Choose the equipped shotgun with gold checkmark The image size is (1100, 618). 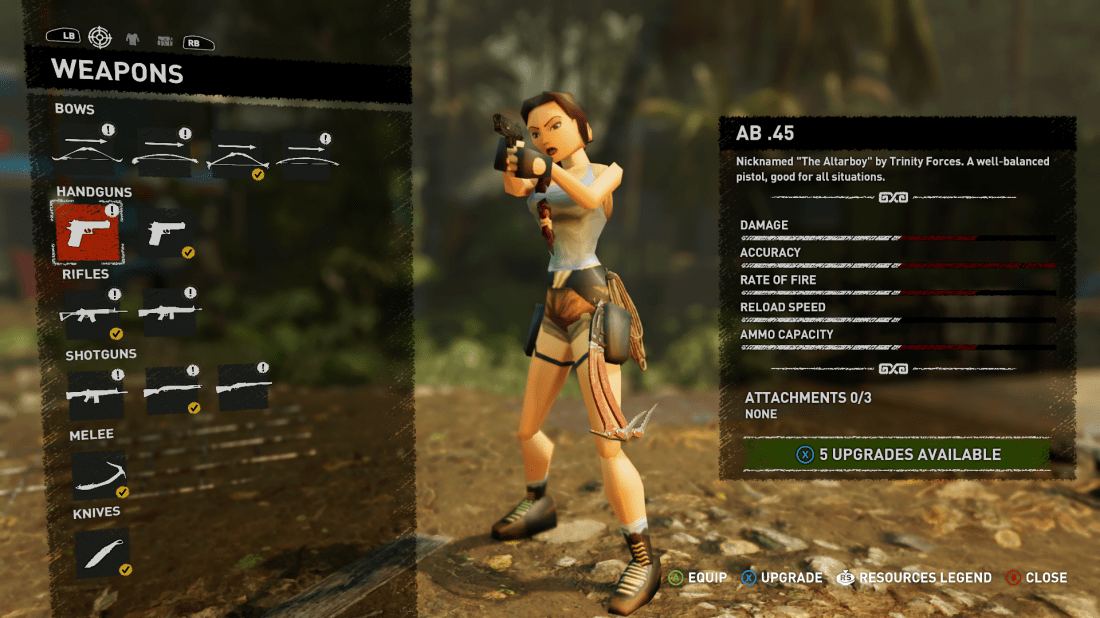pos(171,391)
